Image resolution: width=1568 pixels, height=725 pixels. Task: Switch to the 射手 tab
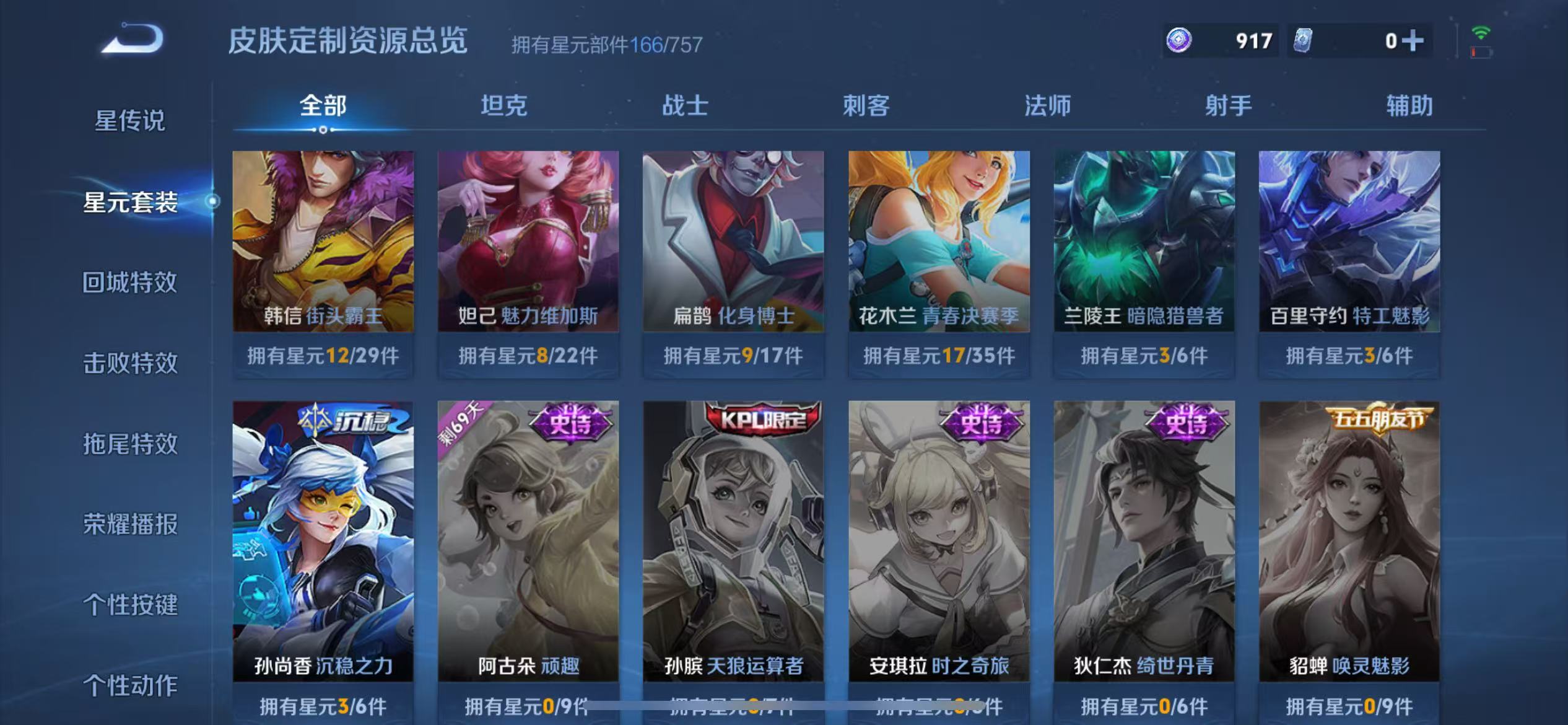[1228, 106]
